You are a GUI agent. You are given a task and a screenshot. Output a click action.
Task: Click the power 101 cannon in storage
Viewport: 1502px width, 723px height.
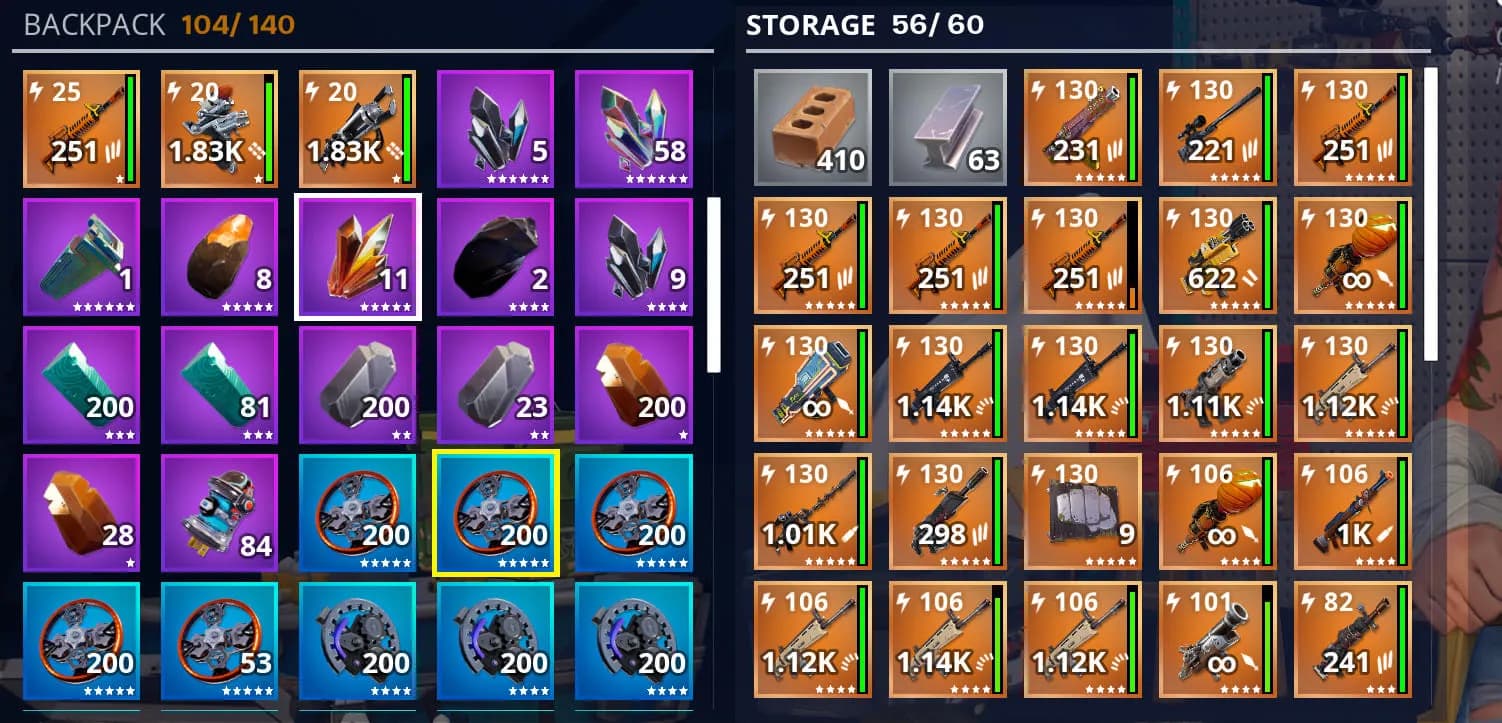pyautogui.click(x=1217, y=639)
